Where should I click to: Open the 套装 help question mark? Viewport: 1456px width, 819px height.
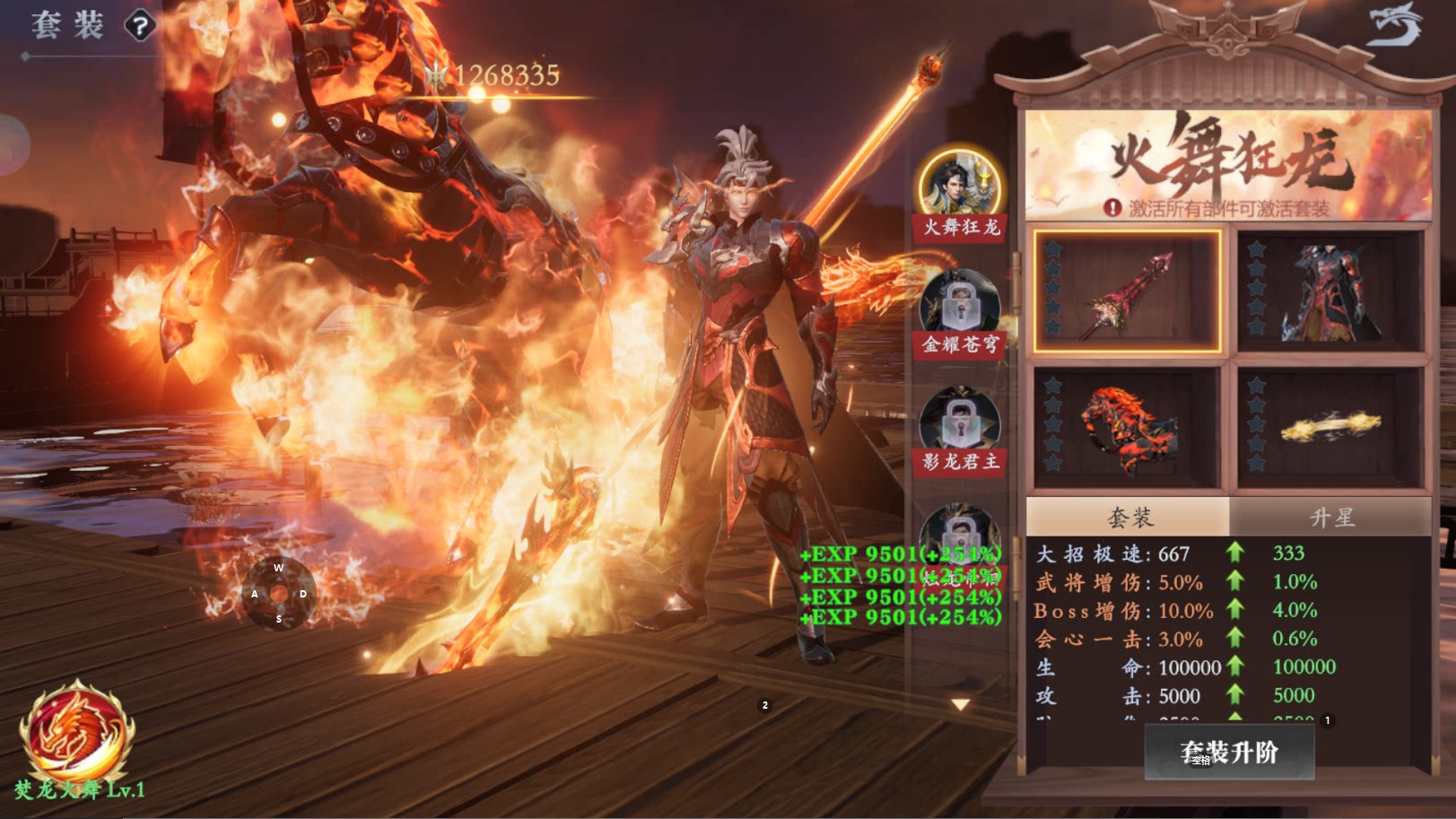[x=140, y=26]
